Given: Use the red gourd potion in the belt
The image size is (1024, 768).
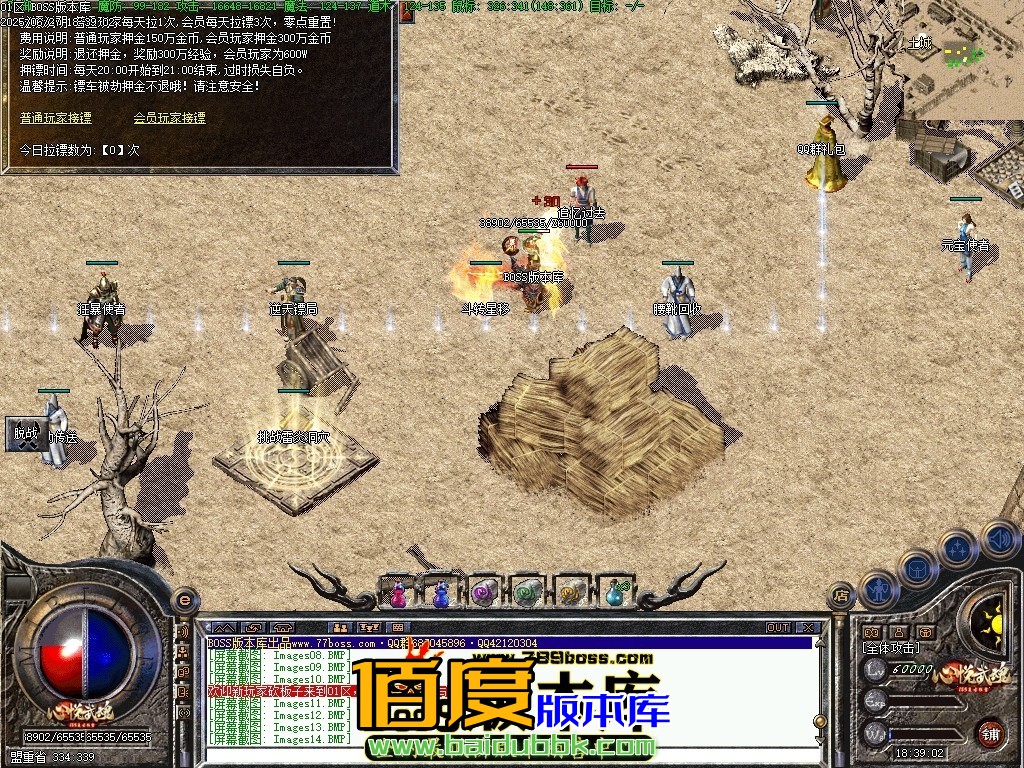Looking at the screenshot, I should [398, 593].
